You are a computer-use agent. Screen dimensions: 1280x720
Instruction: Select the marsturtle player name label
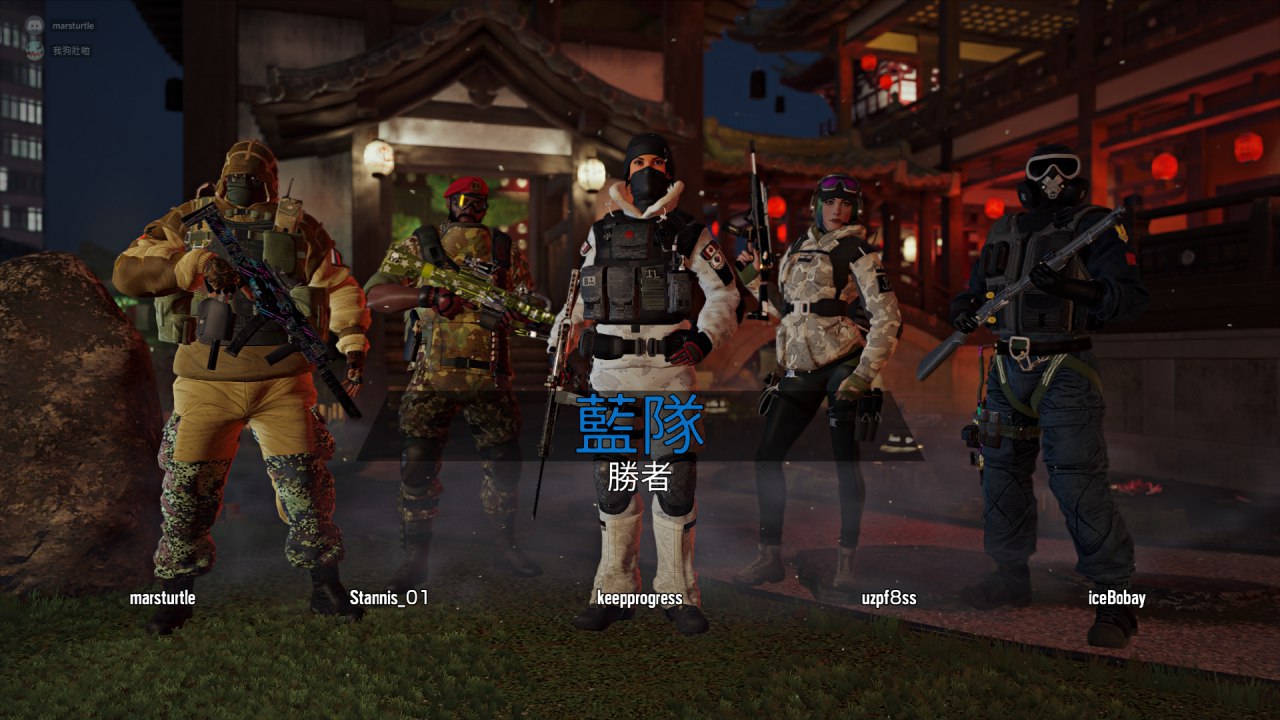[x=162, y=599]
